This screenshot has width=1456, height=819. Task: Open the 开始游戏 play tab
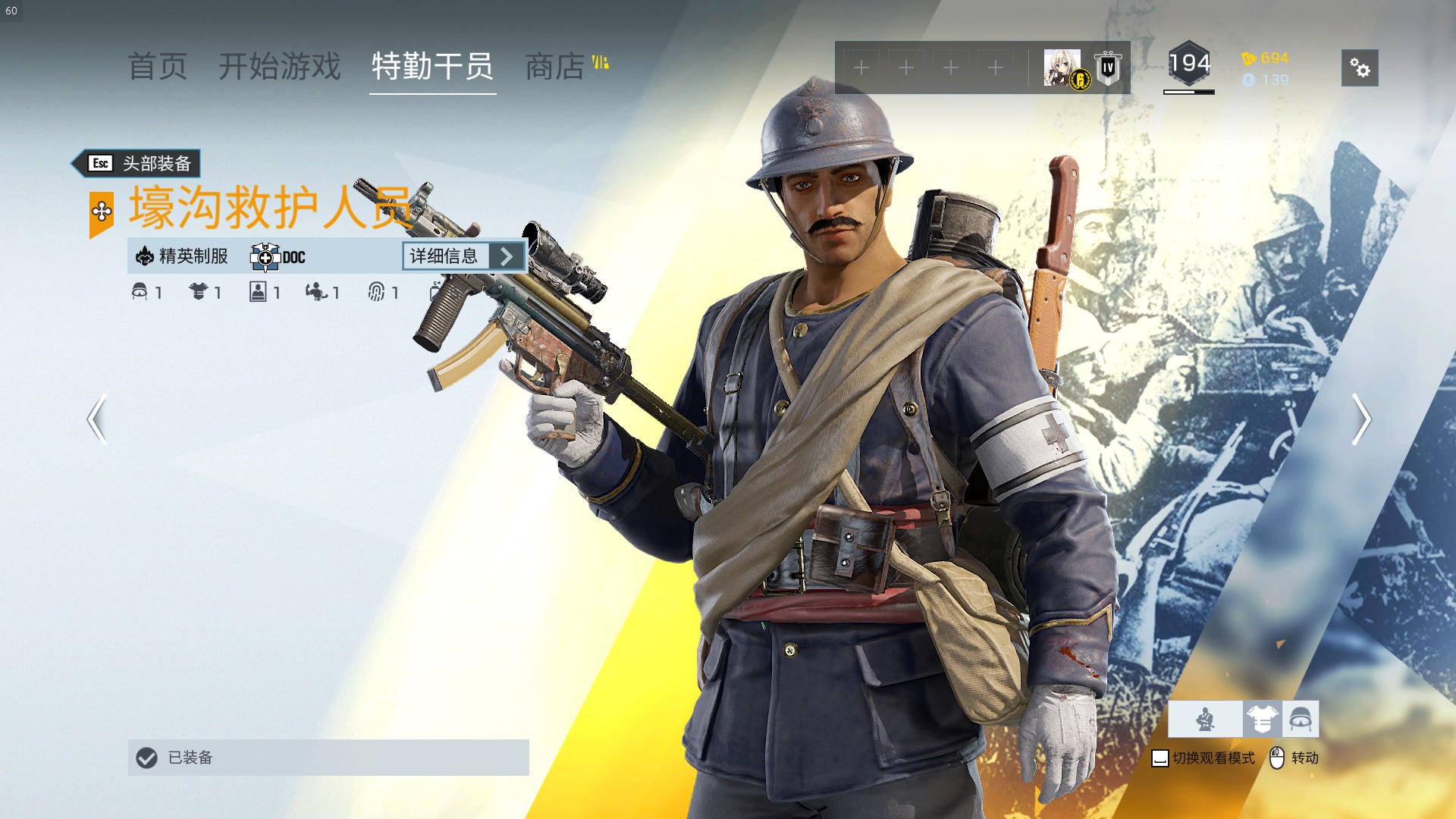(x=280, y=67)
